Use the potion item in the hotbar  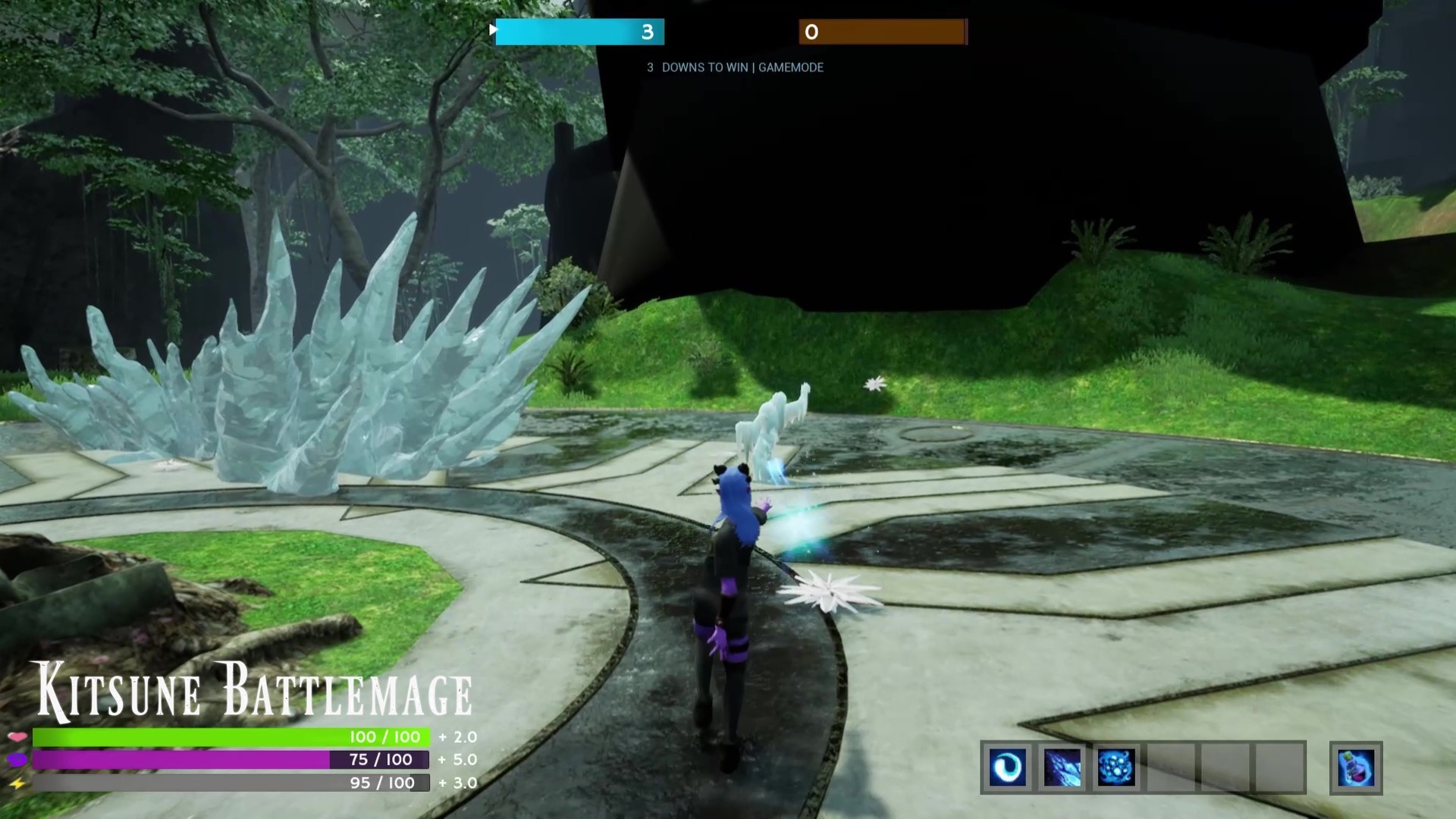tap(1354, 768)
